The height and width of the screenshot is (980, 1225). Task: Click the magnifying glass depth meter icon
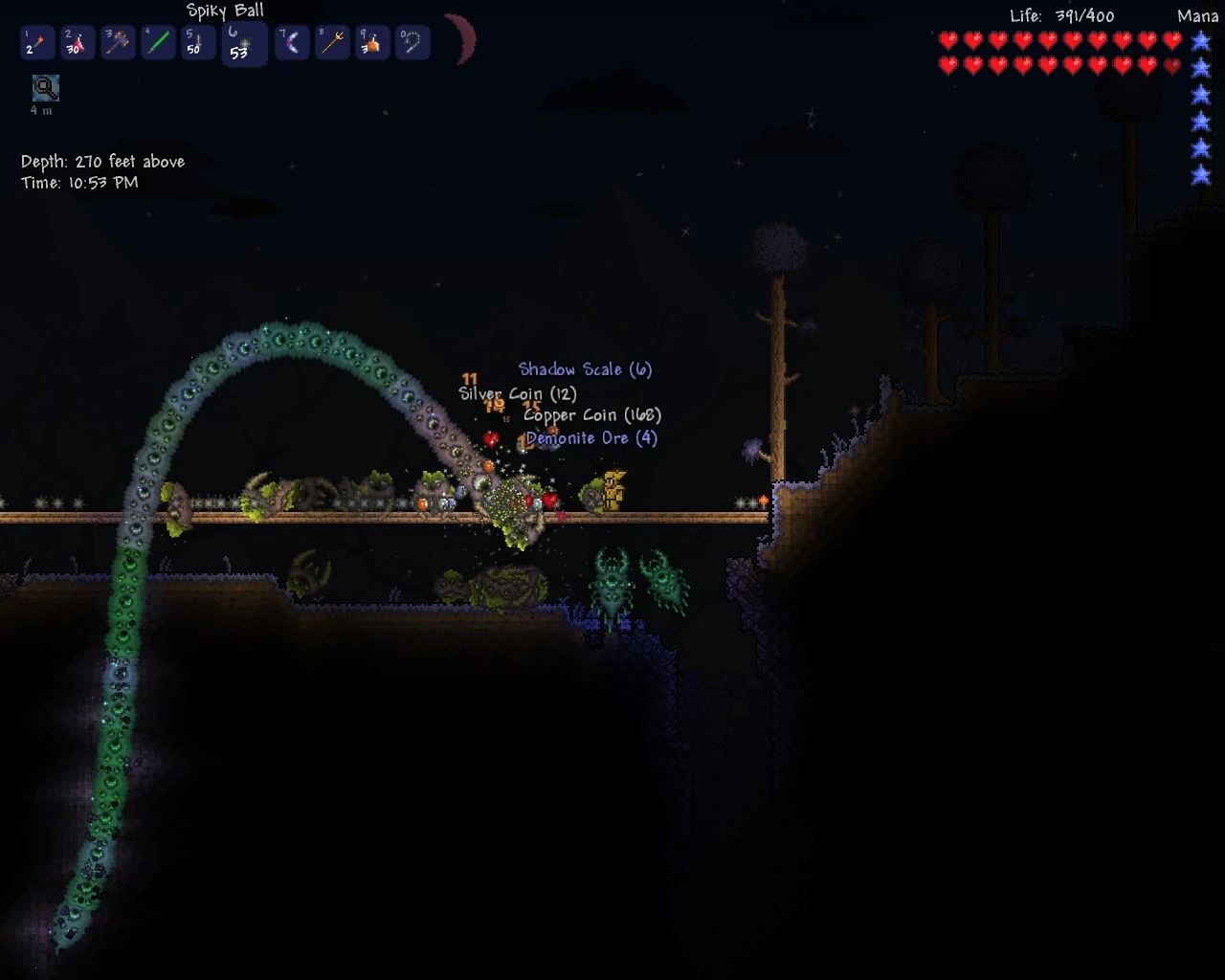[45, 88]
